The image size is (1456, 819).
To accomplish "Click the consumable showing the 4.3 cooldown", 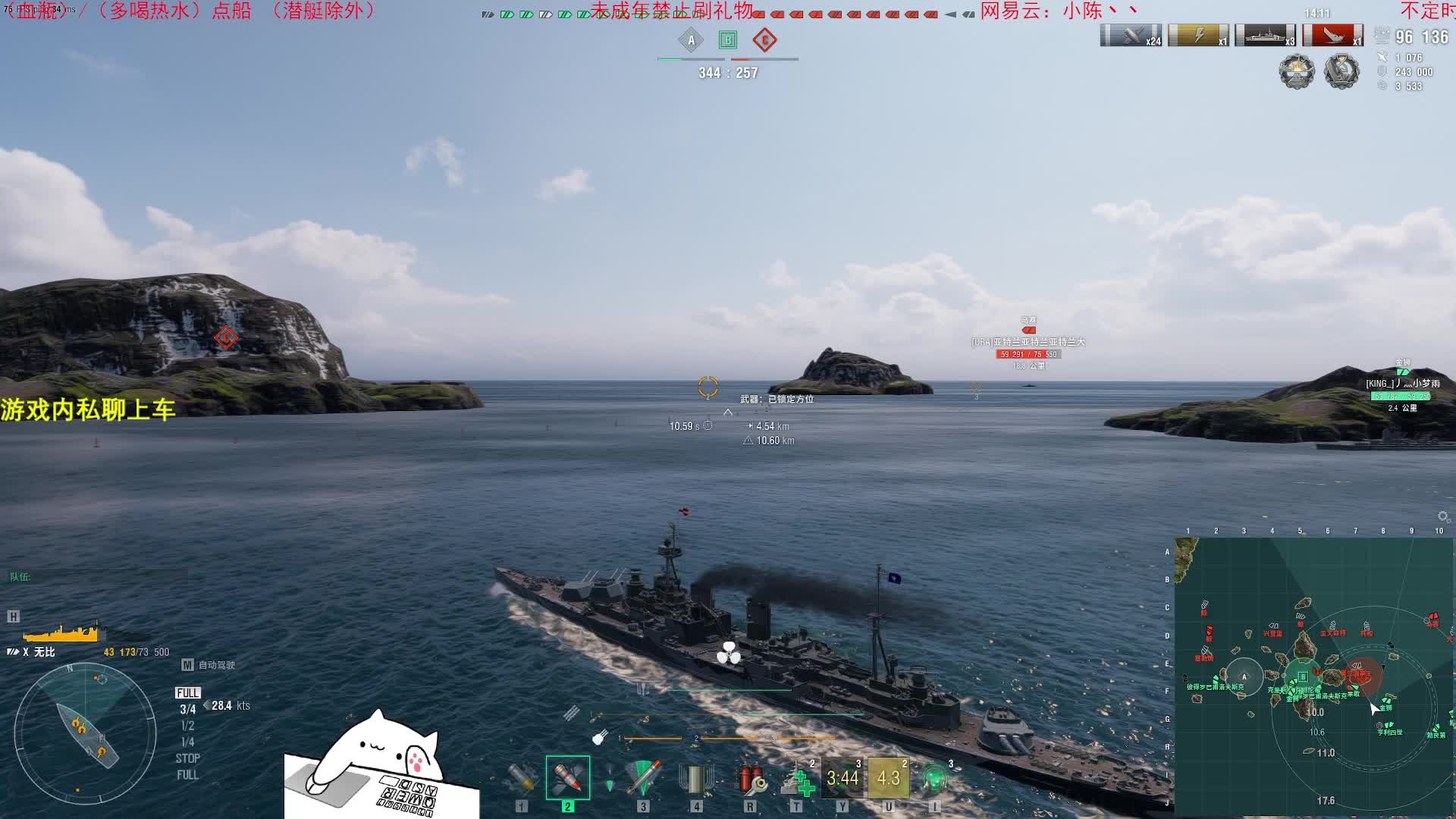I will click(888, 778).
